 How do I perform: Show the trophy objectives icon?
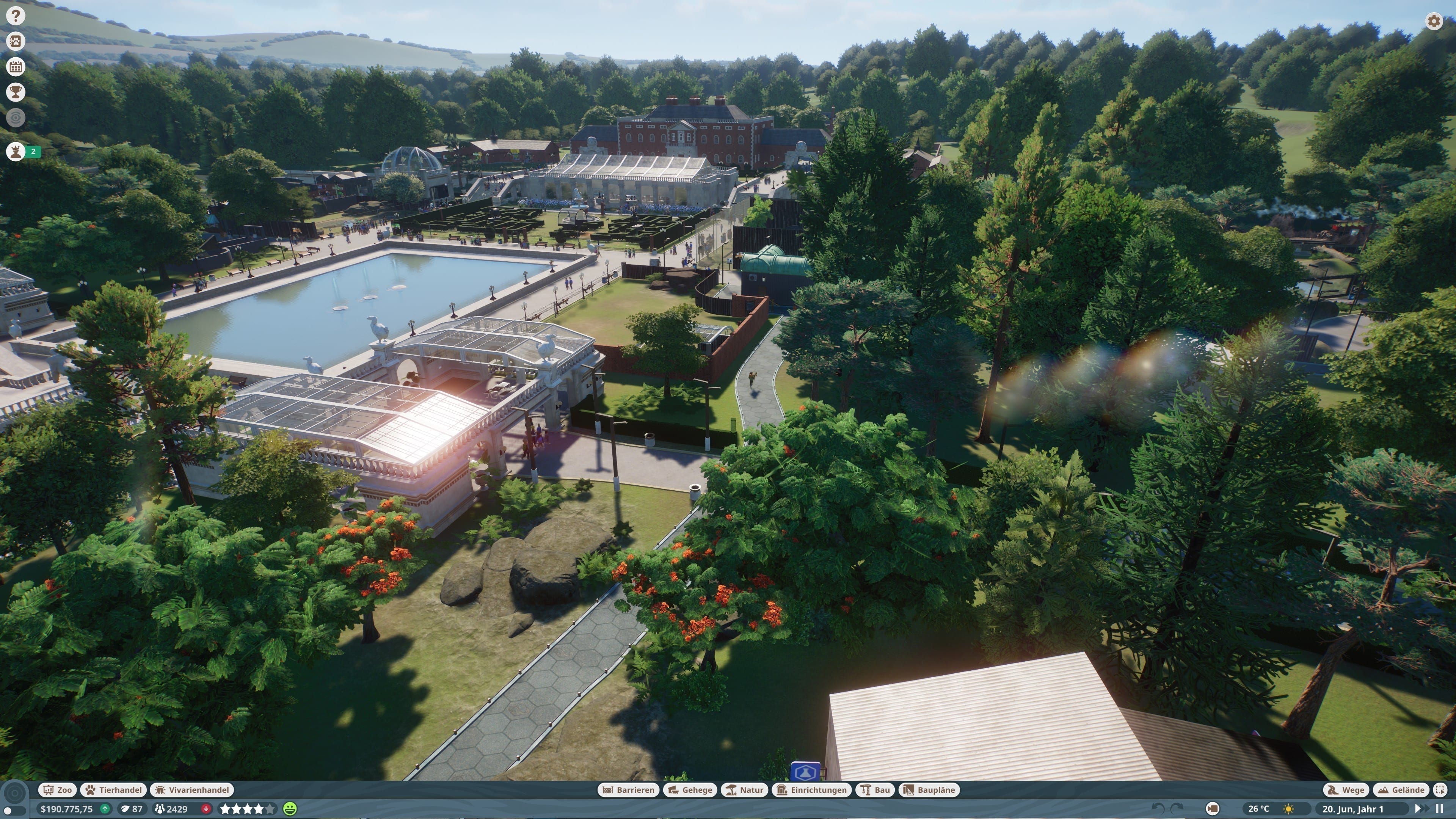point(16,91)
